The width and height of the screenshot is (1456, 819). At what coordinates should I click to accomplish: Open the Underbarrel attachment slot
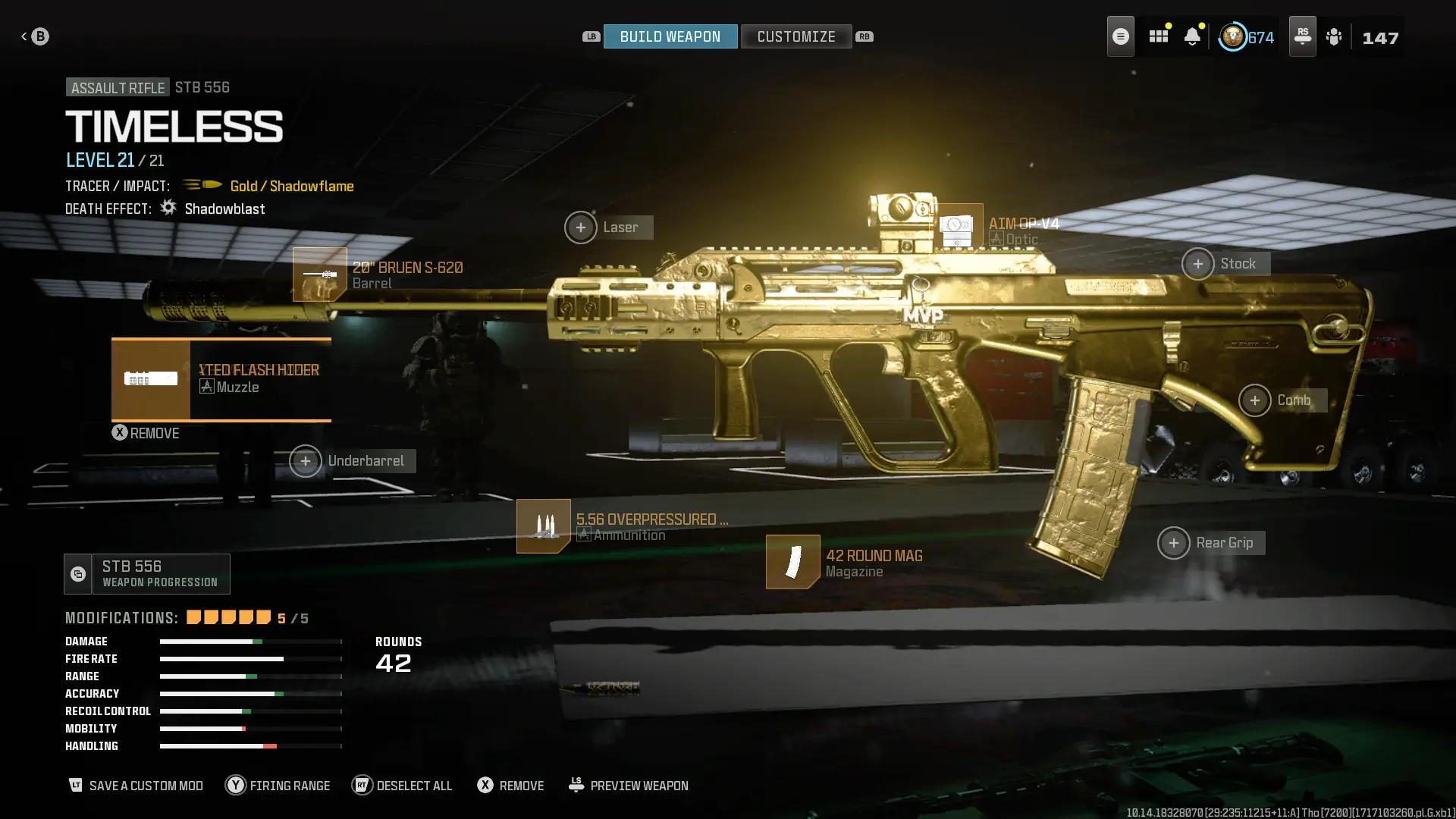[306, 461]
